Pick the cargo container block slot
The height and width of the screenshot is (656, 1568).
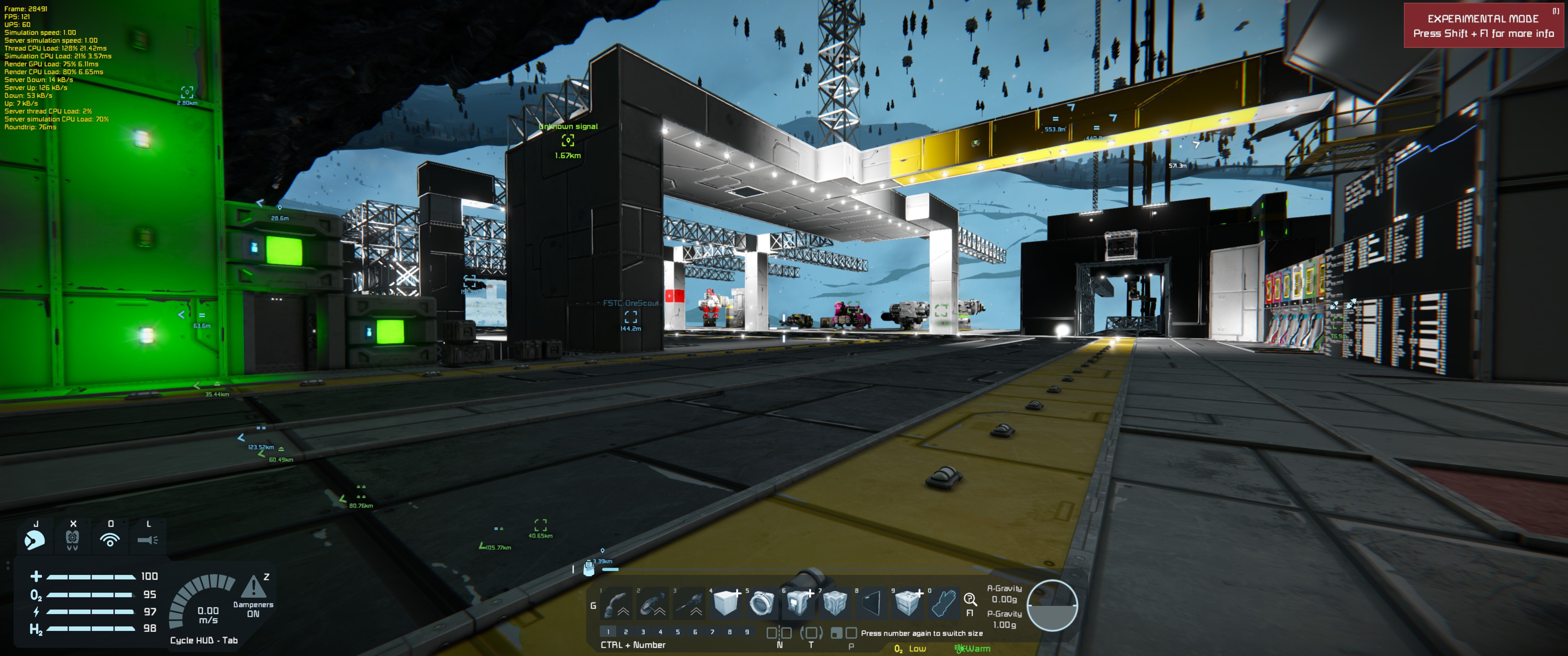click(908, 604)
